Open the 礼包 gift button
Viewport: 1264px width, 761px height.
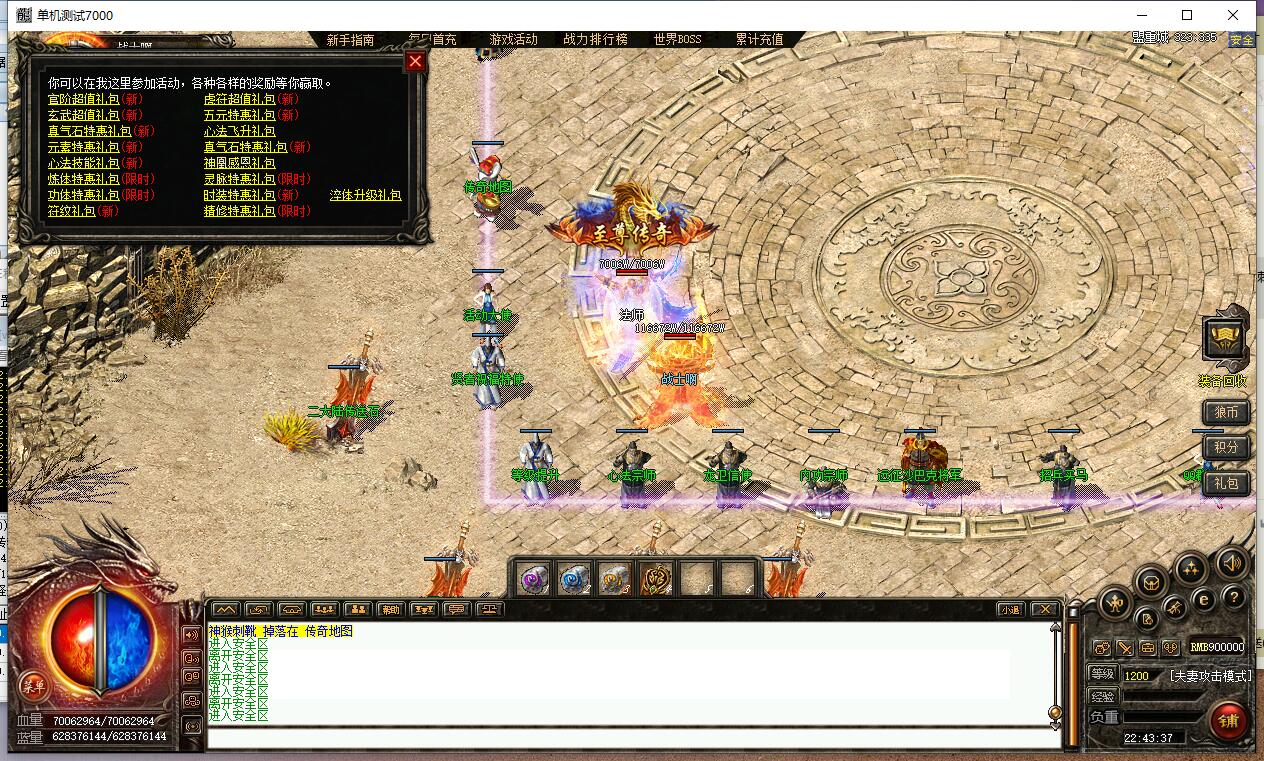1226,483
